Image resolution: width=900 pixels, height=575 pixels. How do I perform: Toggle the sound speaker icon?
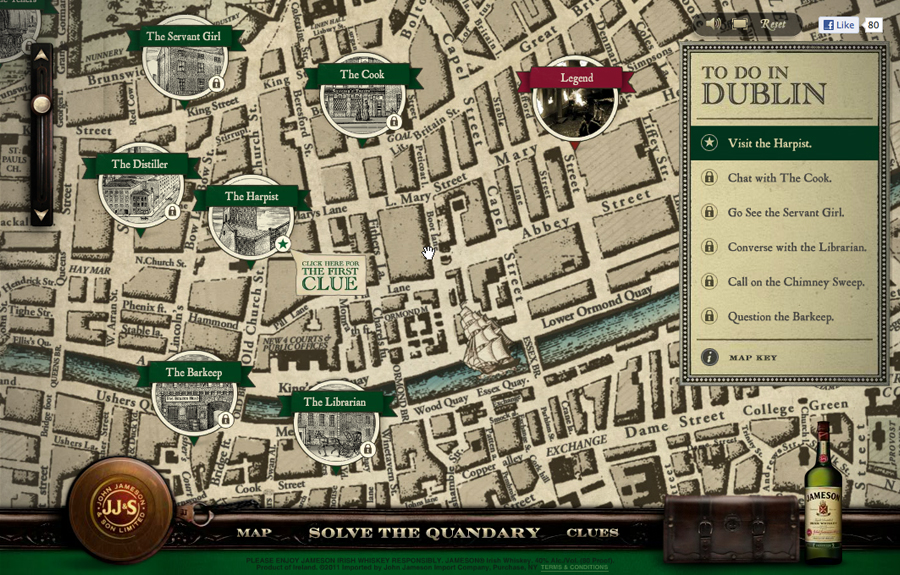click(x=714, y=23)
